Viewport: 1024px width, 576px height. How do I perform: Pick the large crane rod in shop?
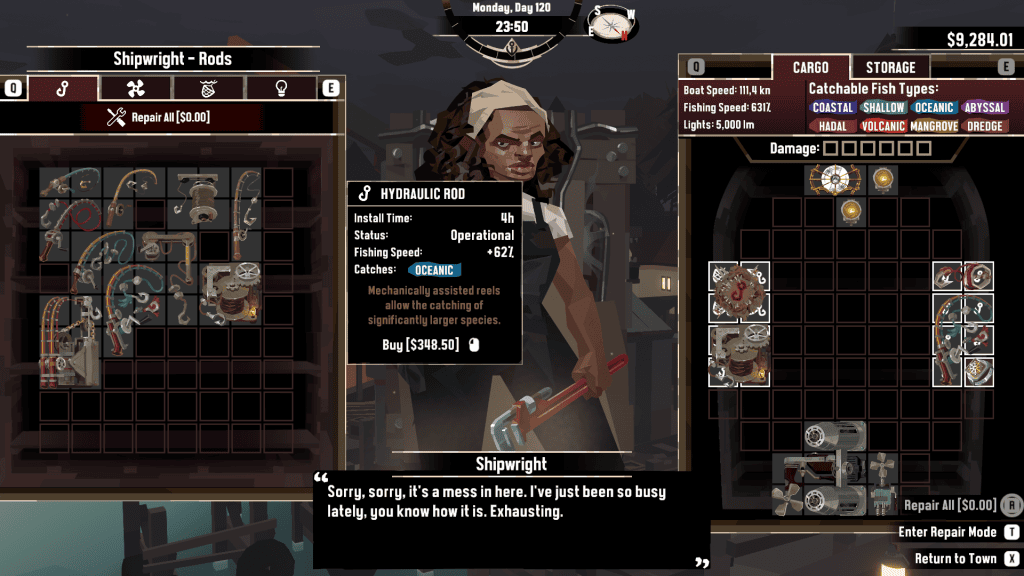pyautogui.click(x=69, y=341)
